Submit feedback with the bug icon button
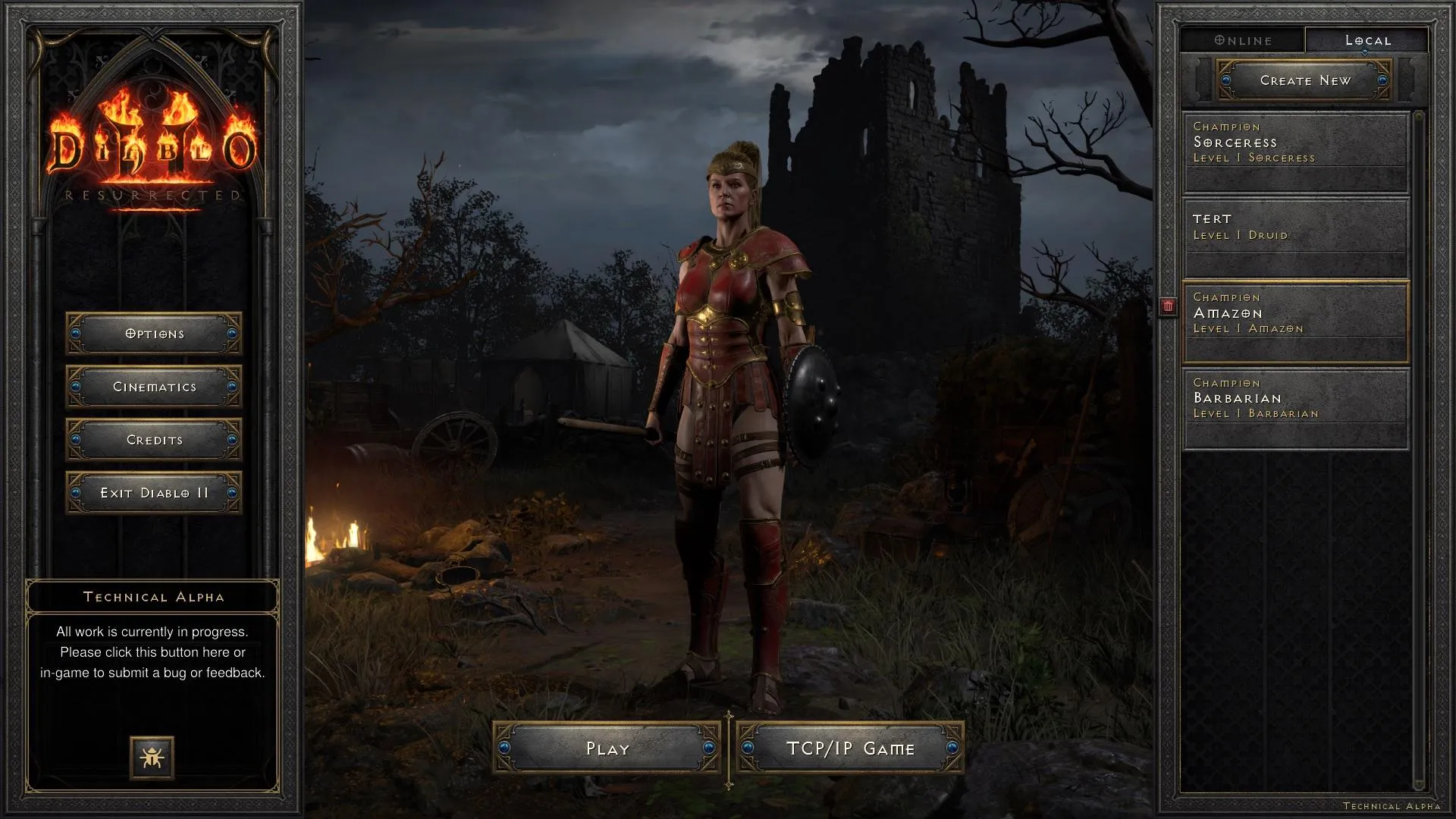The image size is (1456, 819). (152, 757)
